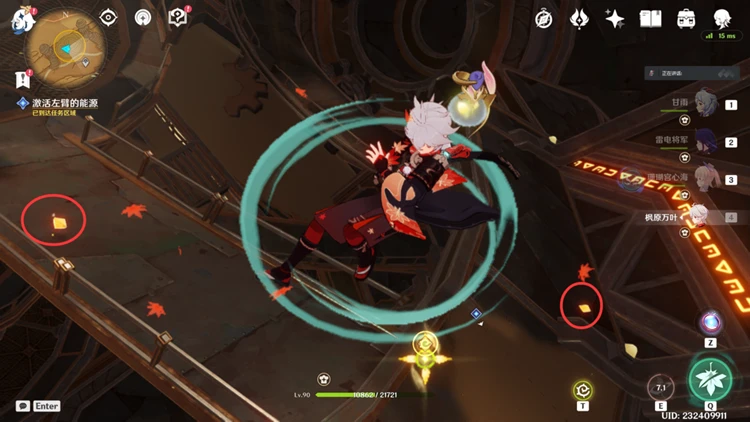This screenshot has width=750, height=422.
Task: Open the inventory backpack
Action: coord(686,19)
